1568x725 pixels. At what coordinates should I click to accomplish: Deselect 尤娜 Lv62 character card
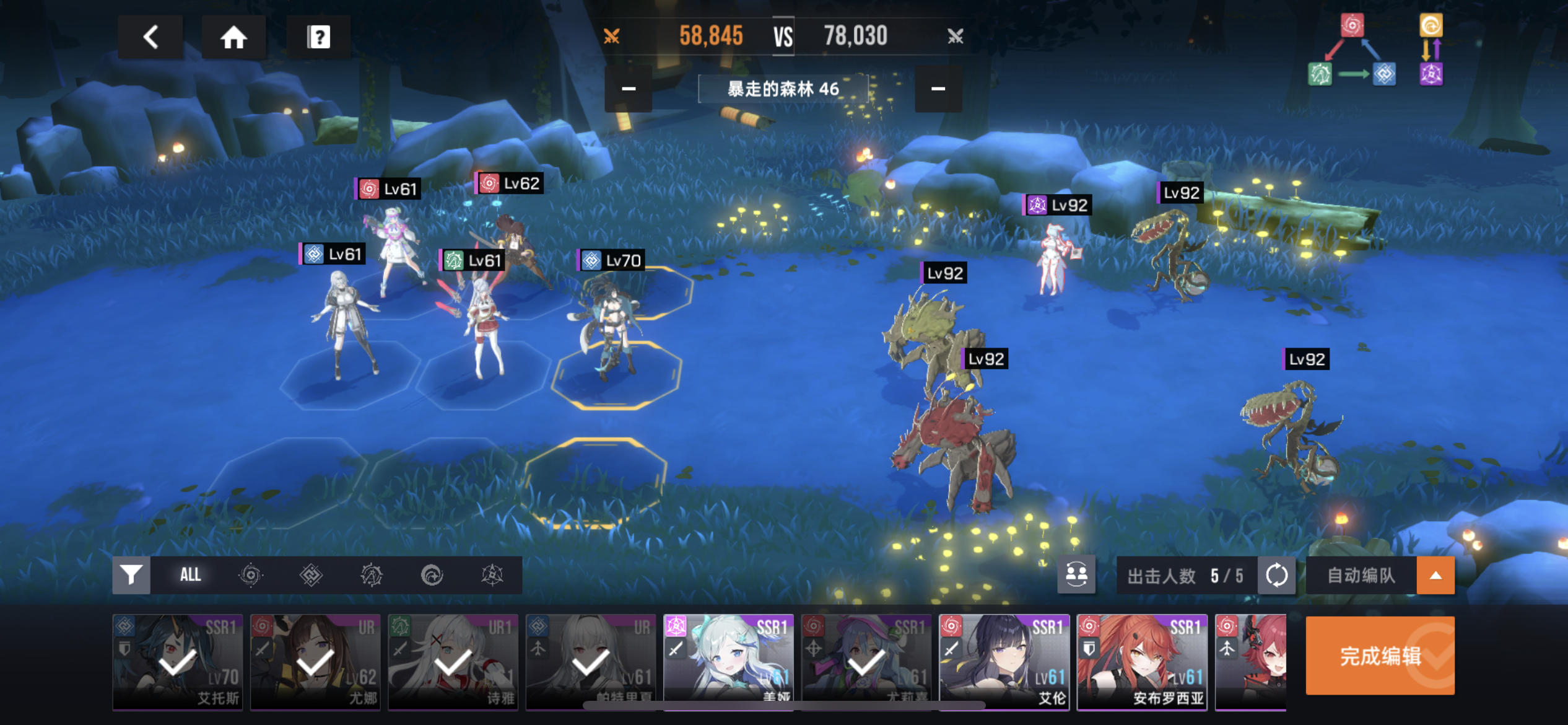315,662
